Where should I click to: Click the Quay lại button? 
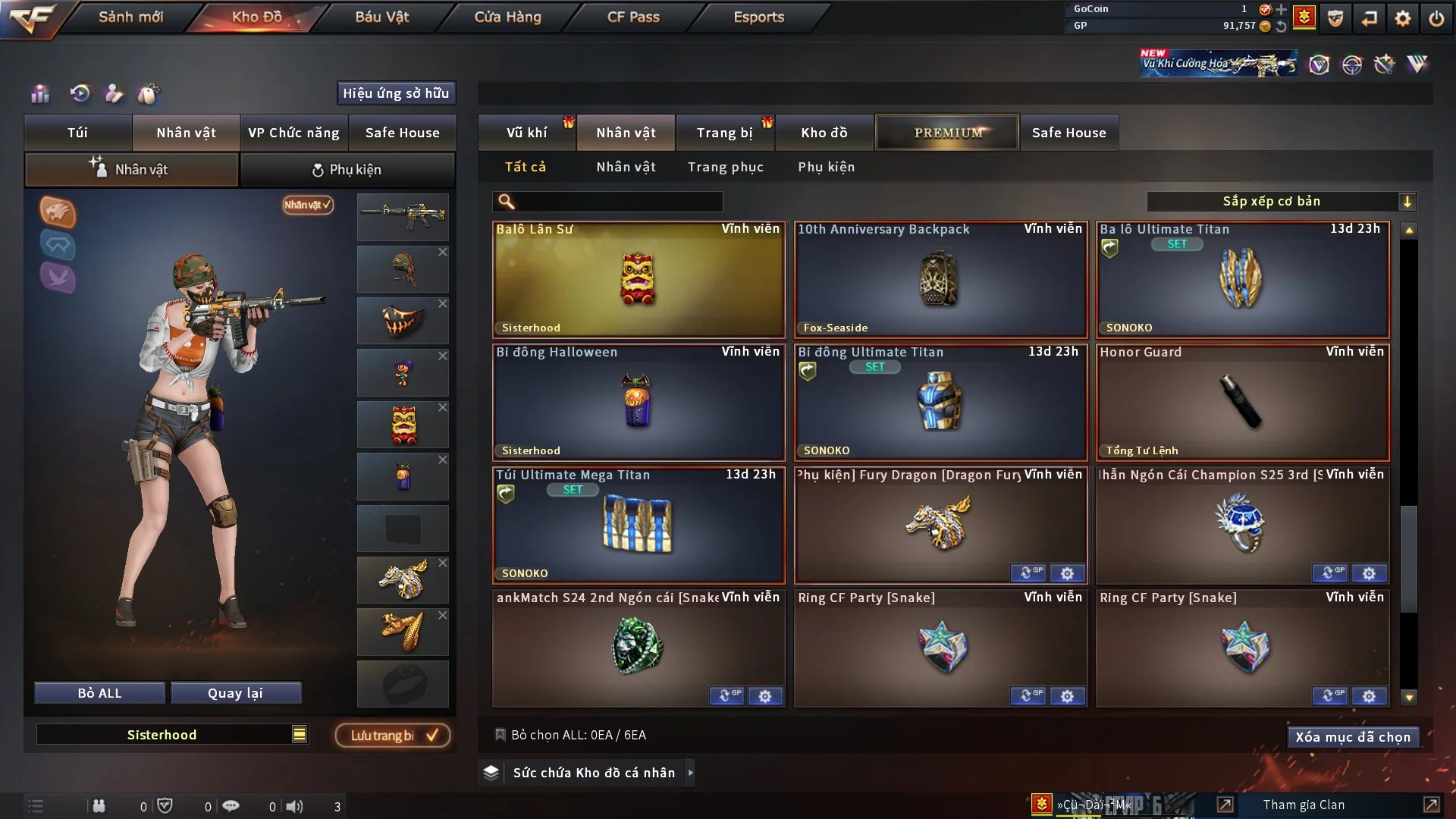[x=235, y=693]
